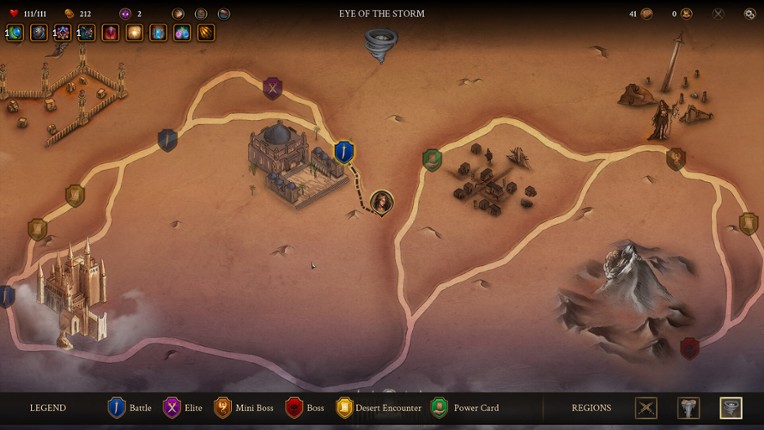Click the Mini Boss legend entry

(x=244, y=408)
